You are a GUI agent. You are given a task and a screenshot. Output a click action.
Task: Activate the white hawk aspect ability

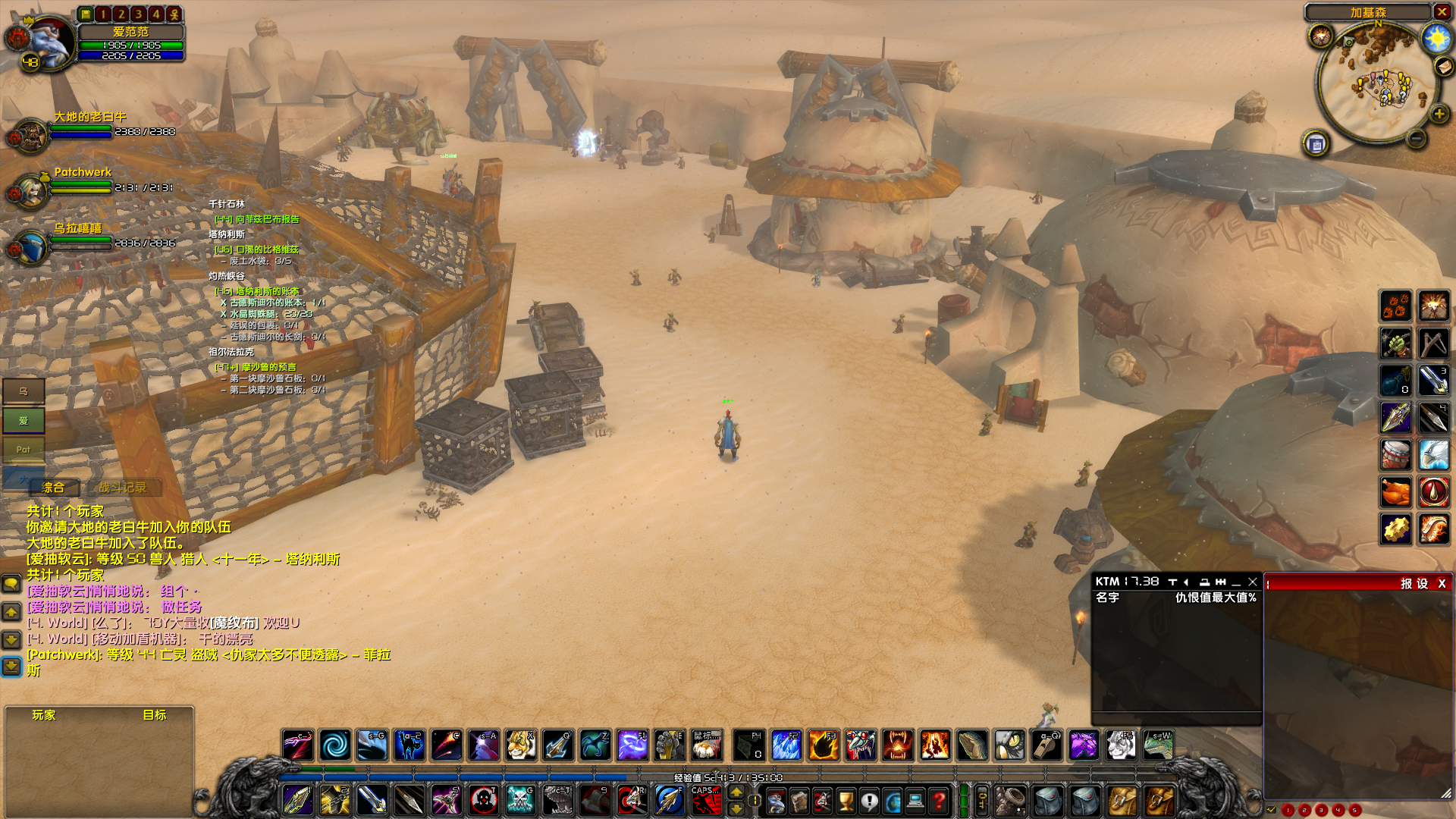click(1433, 455)
